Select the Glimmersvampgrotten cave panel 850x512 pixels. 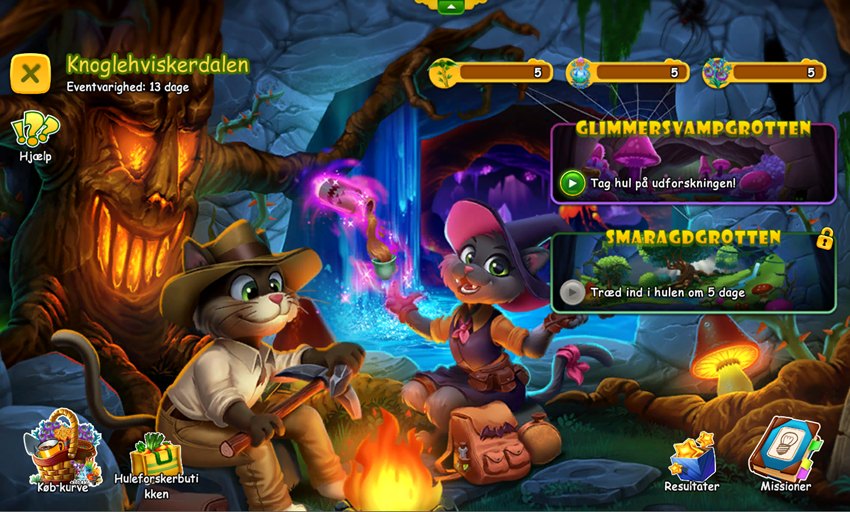(x=693, y=163)
